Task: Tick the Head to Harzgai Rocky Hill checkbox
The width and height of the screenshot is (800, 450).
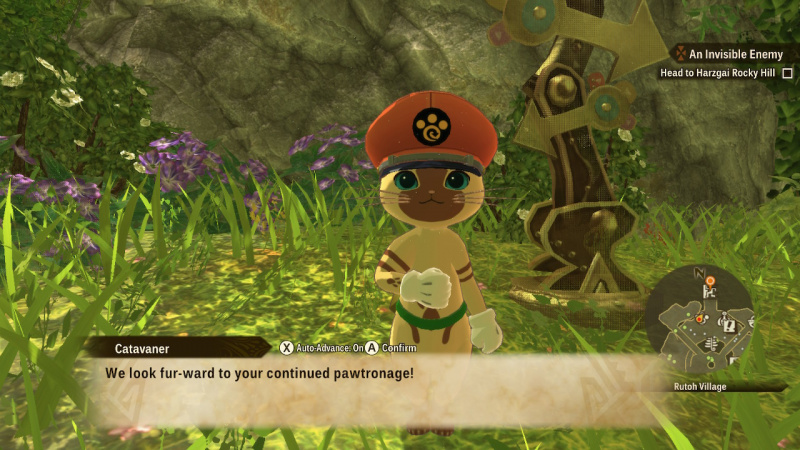Action: click(x=787, y=73)
